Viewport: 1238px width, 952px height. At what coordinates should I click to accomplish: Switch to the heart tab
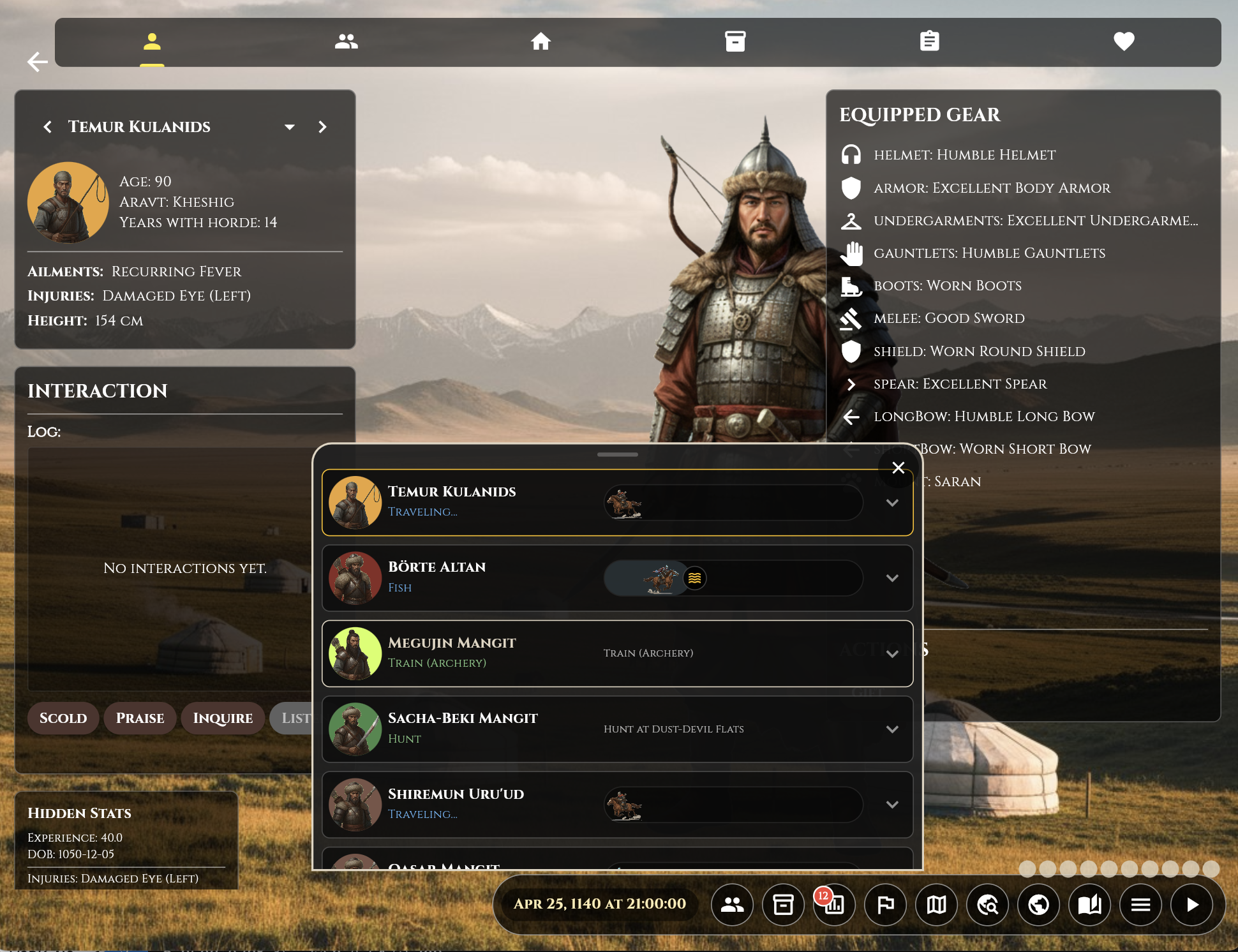click(x=1124, y=41)
